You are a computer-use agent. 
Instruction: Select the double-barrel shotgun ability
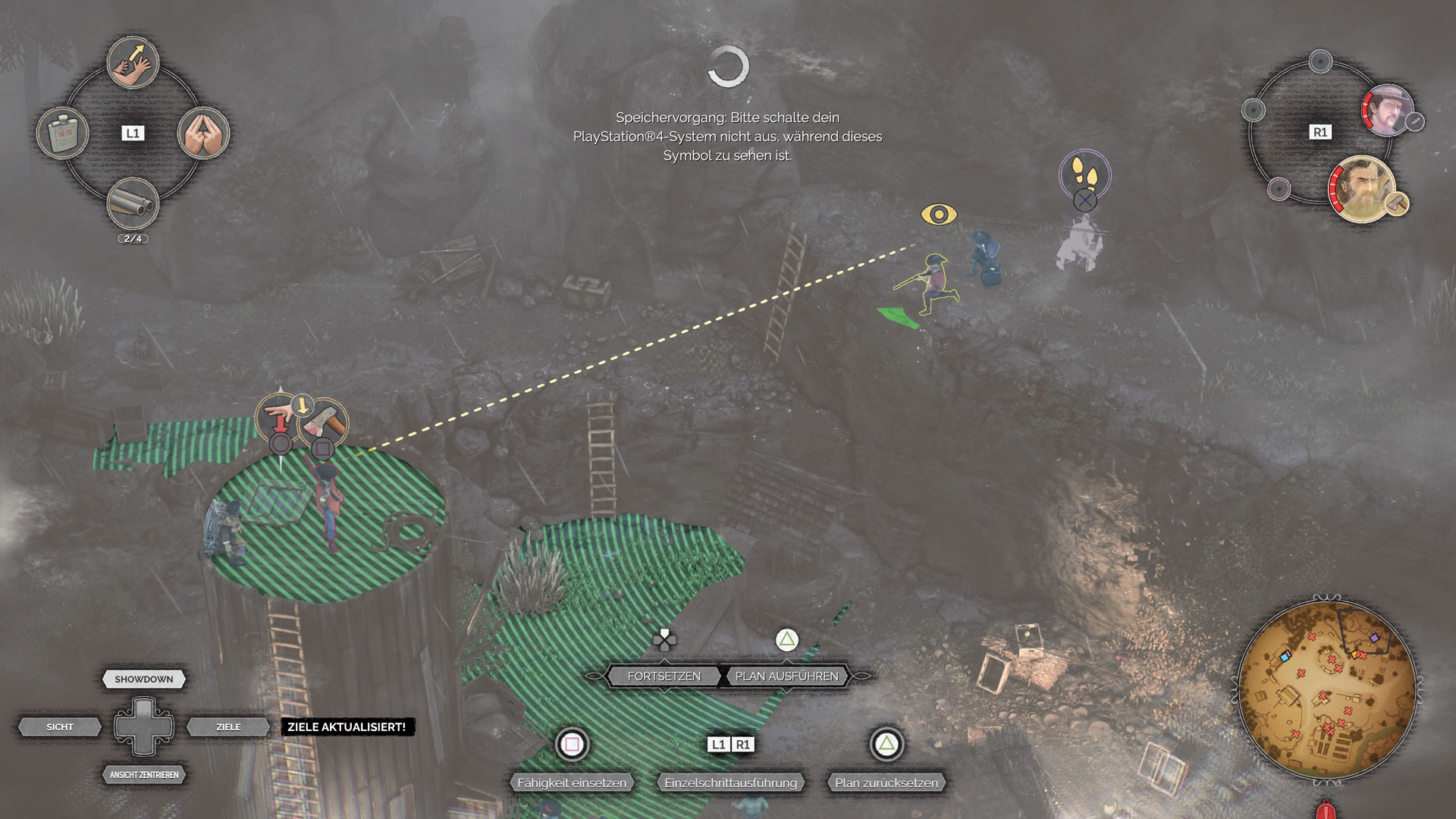[x=133, y=203]
